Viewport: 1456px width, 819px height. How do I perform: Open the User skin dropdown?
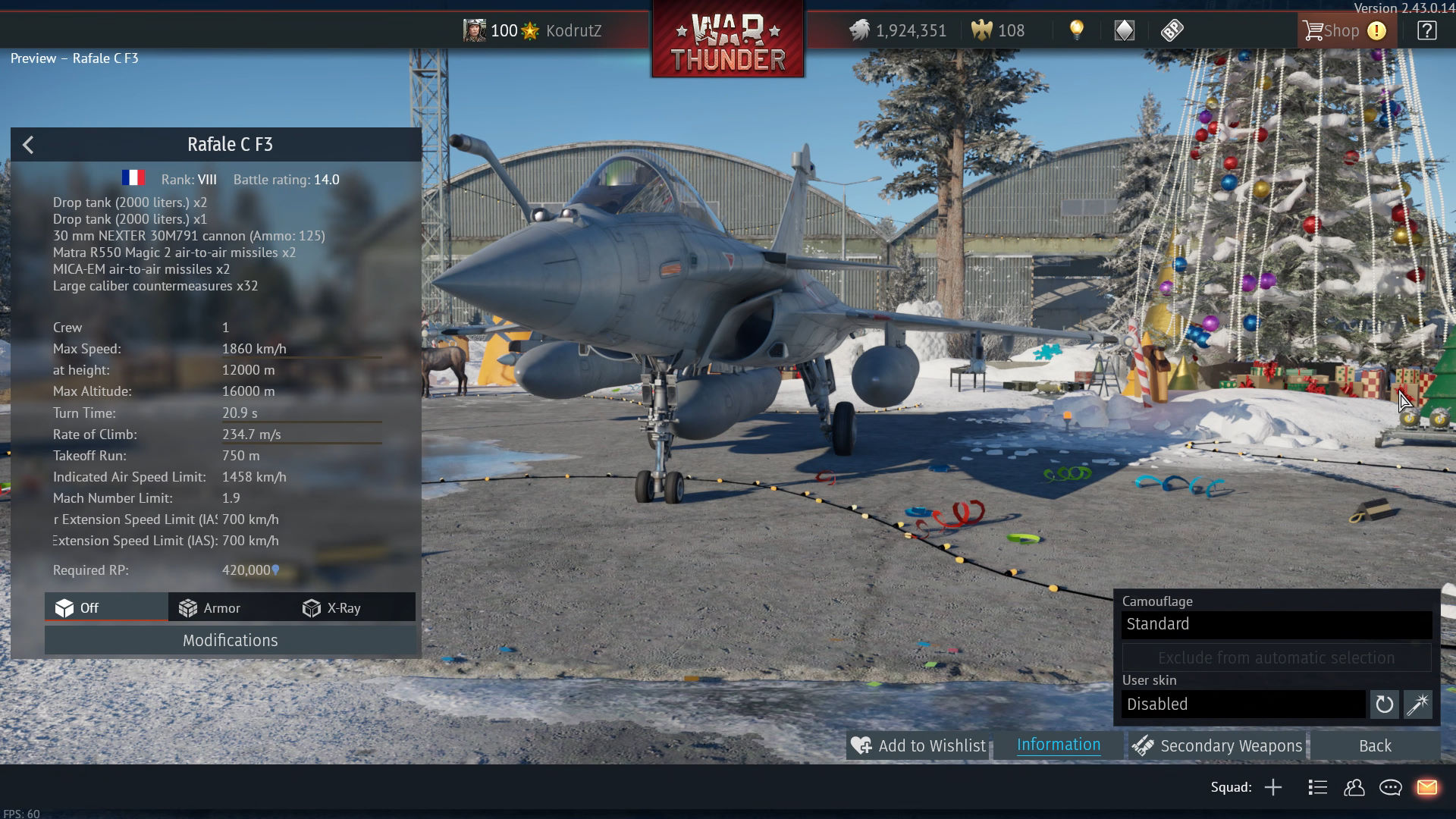tap(1244, 704)
